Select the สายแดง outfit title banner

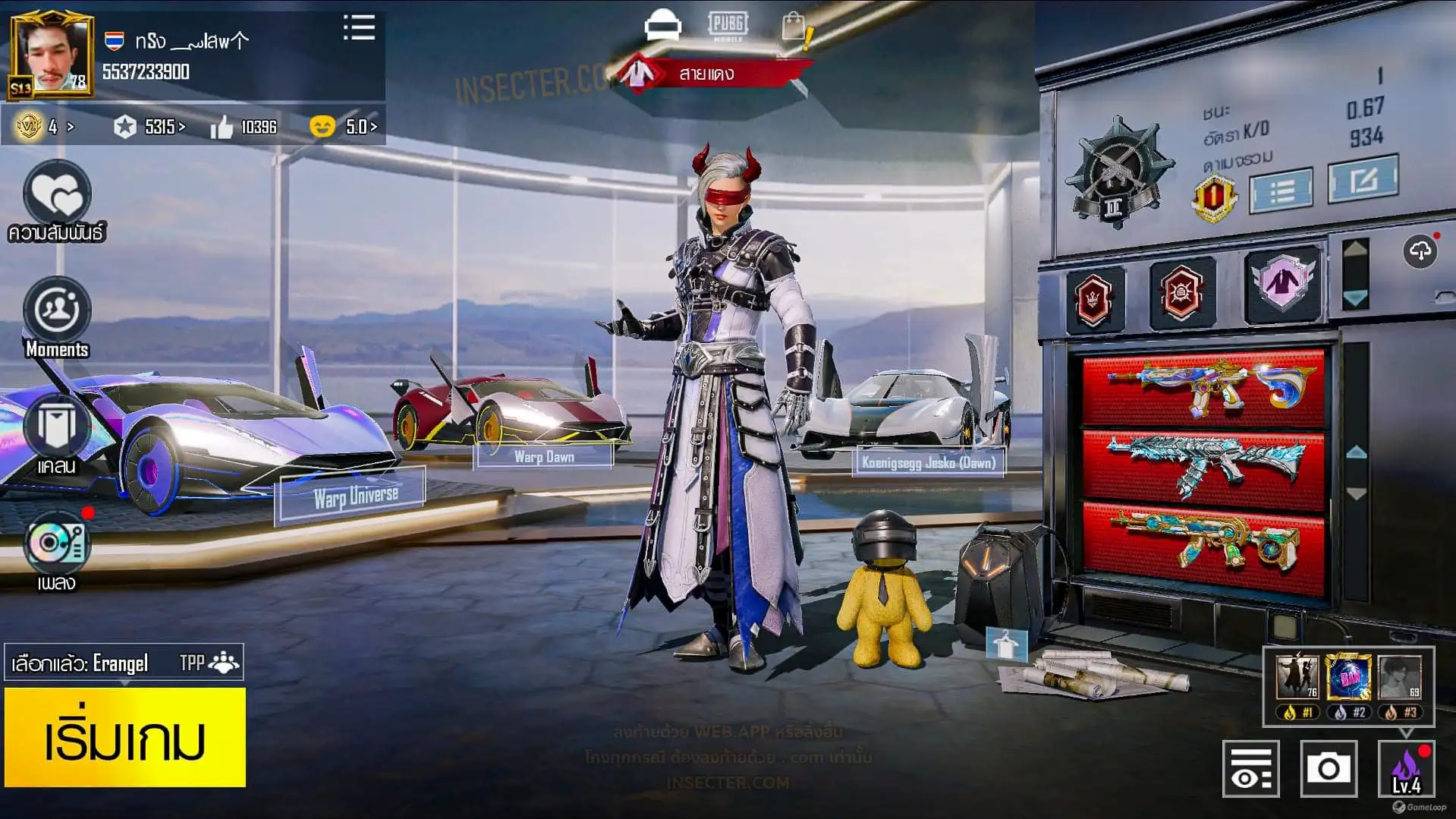coord(706,74)
